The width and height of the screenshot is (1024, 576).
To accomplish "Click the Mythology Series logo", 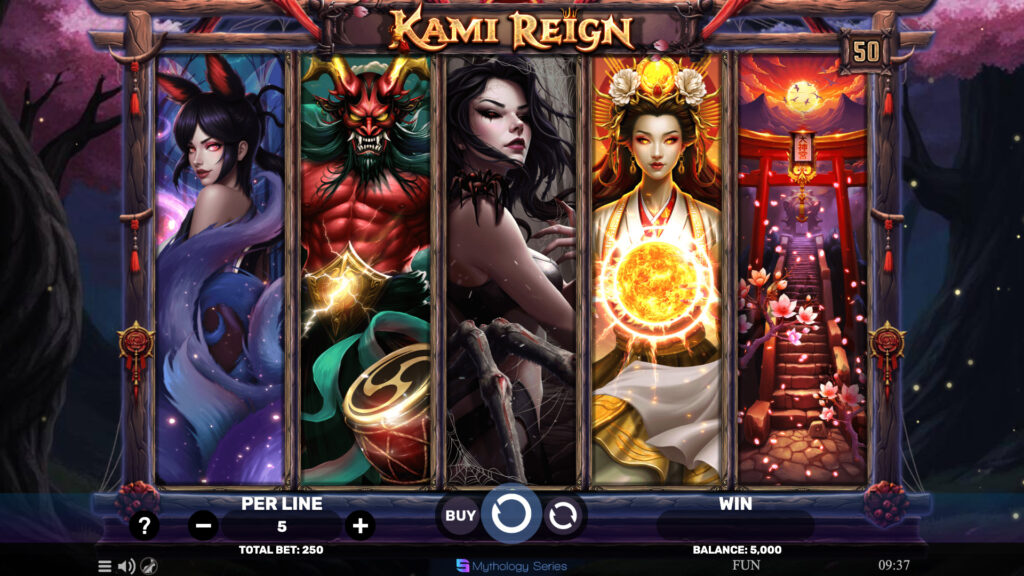I will pos(510,565).
